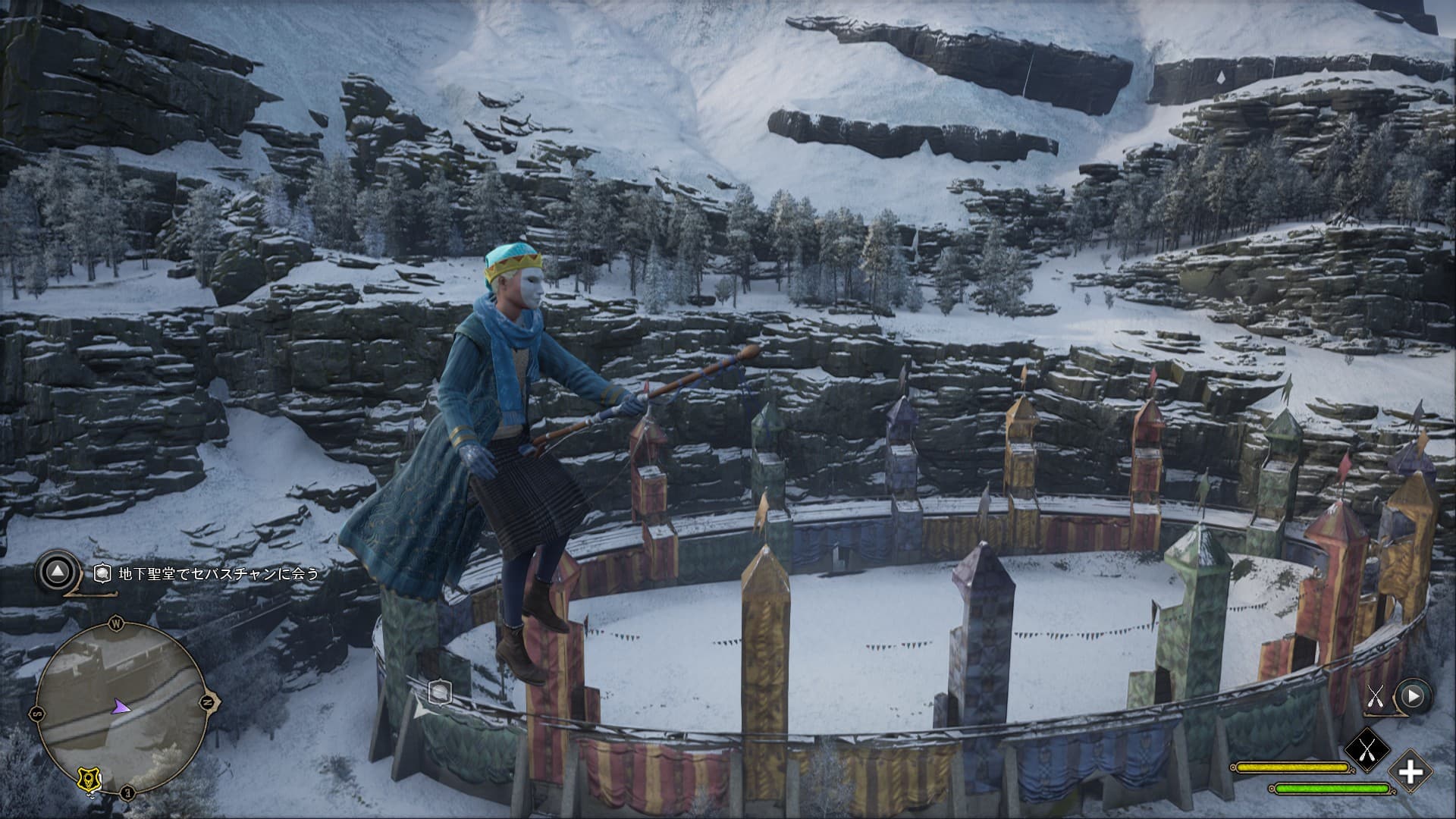
Task: Click the W compass marker on the minimap
Action: pos(117,624)
